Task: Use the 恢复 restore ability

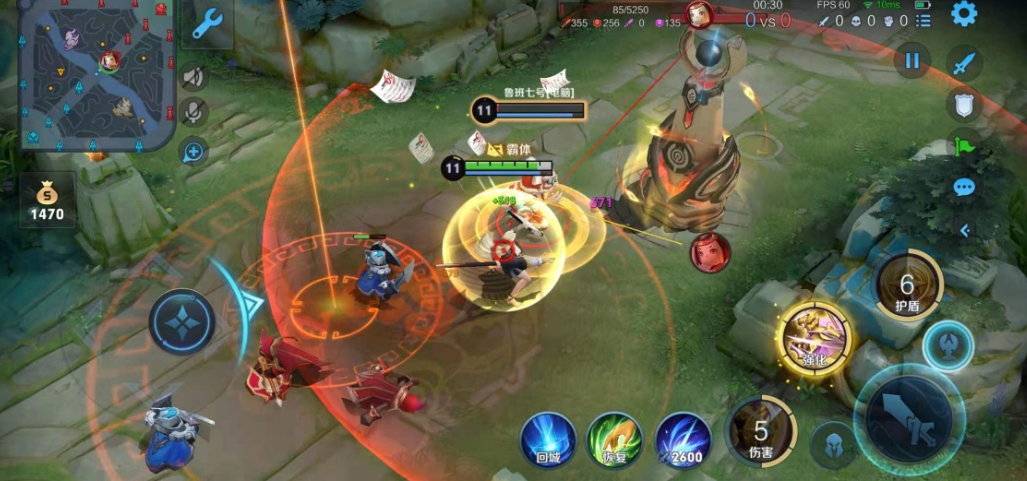Action: 614,440
